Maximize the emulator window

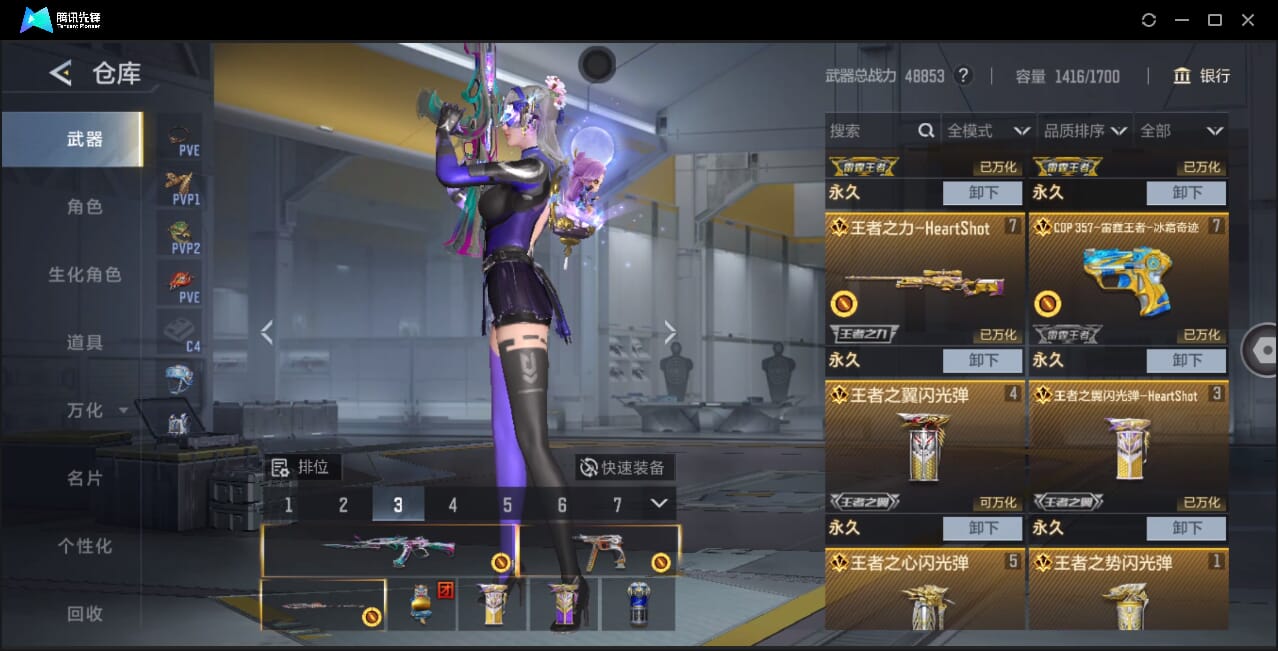[x=1214, y=20]
